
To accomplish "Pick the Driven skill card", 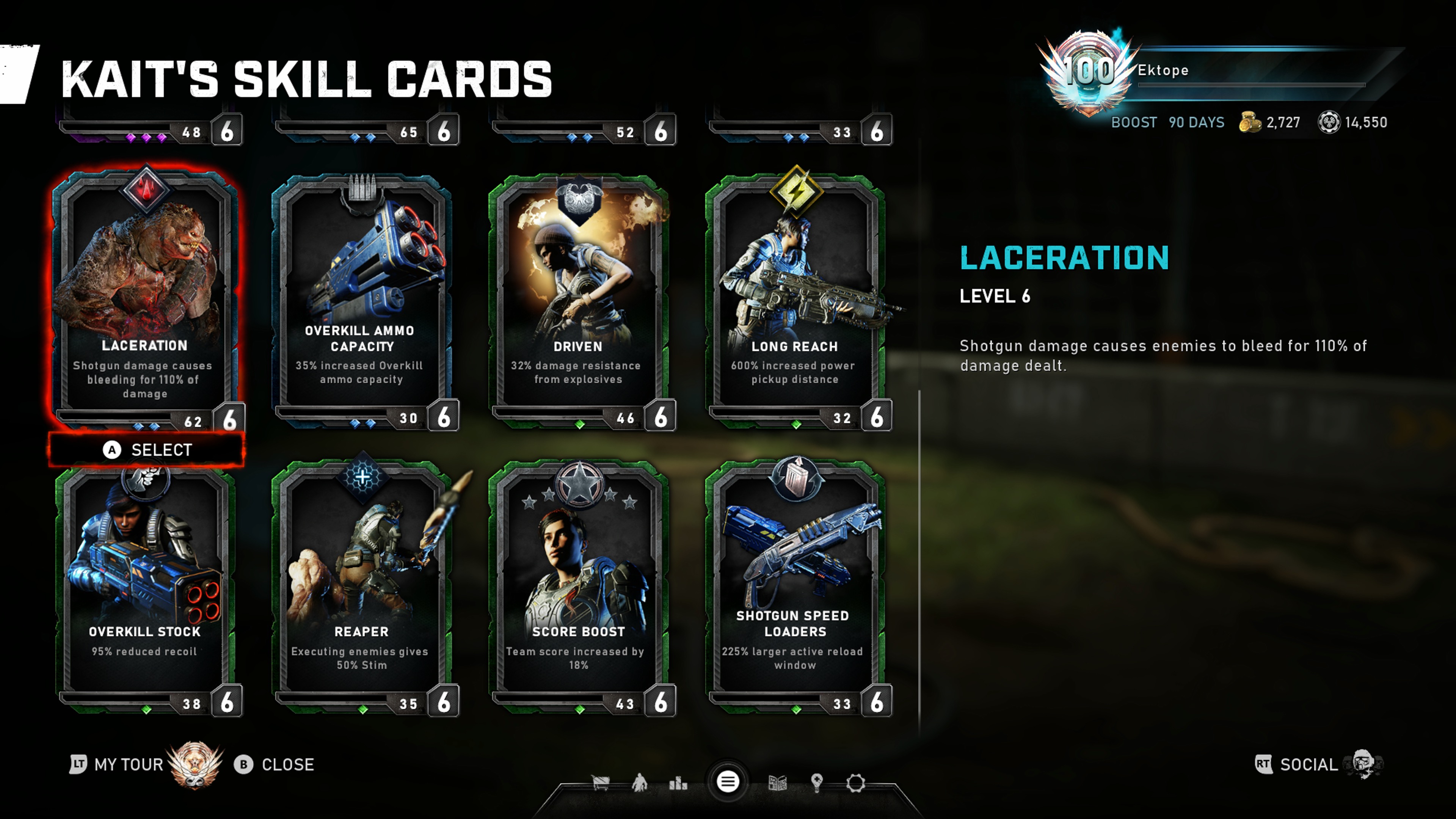I will (x=578, y=300).
